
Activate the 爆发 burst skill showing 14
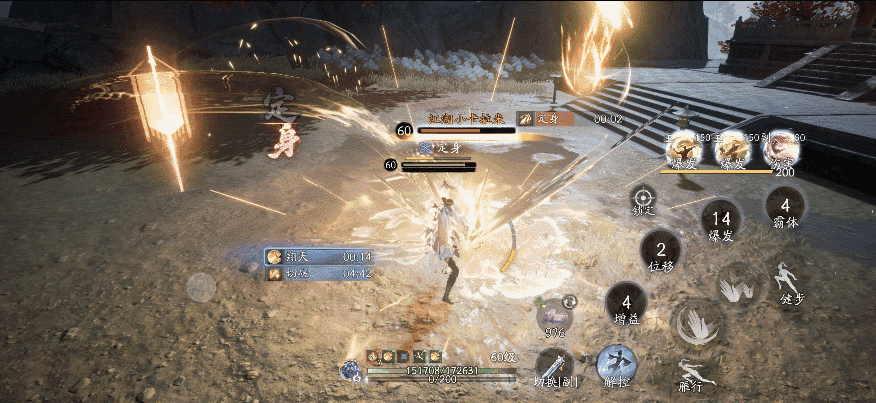tap(721, 220)
